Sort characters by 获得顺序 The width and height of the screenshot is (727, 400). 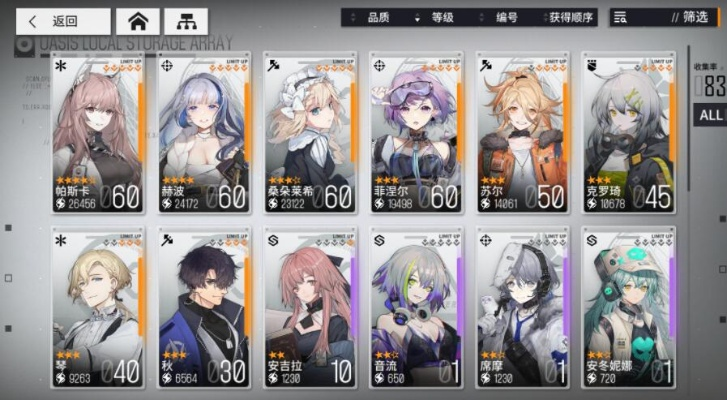(571, 17)
